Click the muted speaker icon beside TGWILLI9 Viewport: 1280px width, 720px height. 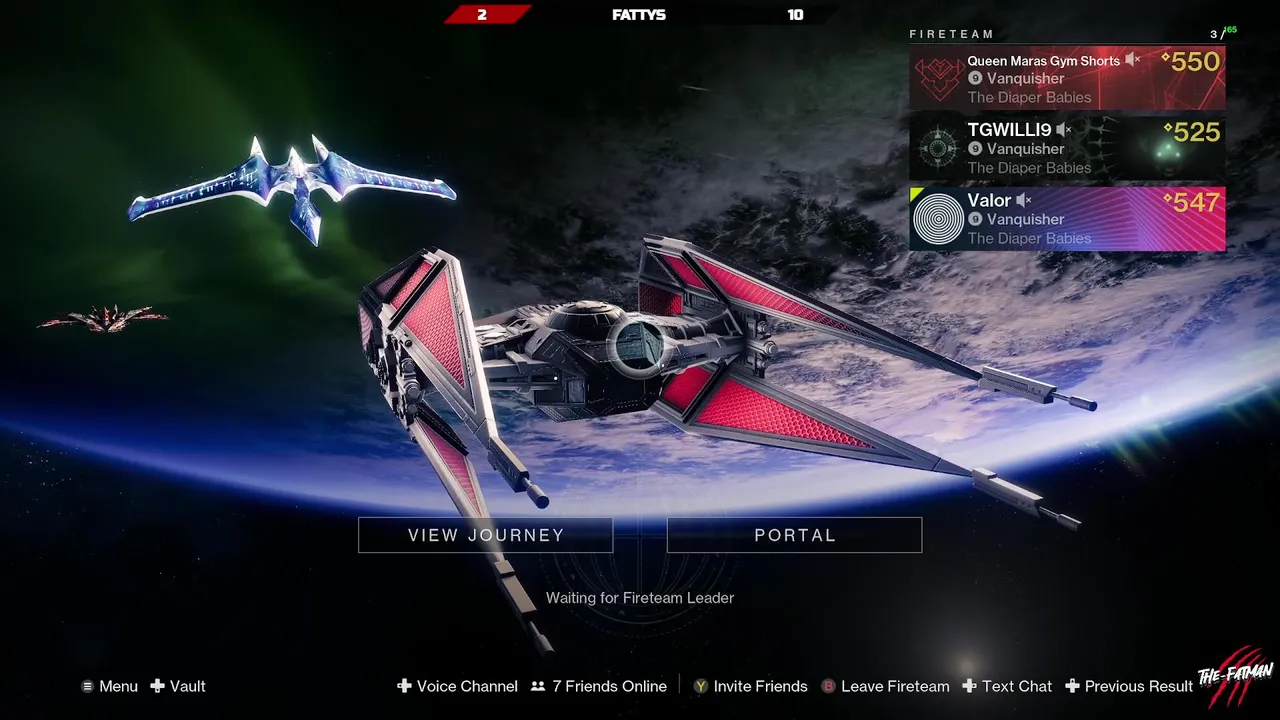pyautogui.click(x=1064, y=130)
